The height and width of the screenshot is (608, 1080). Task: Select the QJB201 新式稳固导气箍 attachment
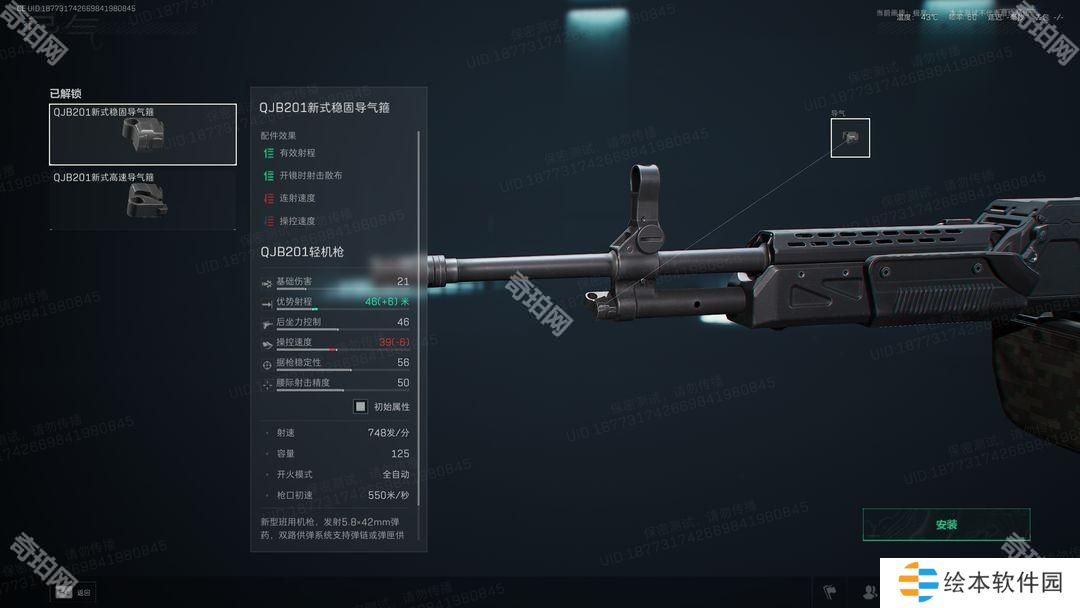[x=142, y=134]
